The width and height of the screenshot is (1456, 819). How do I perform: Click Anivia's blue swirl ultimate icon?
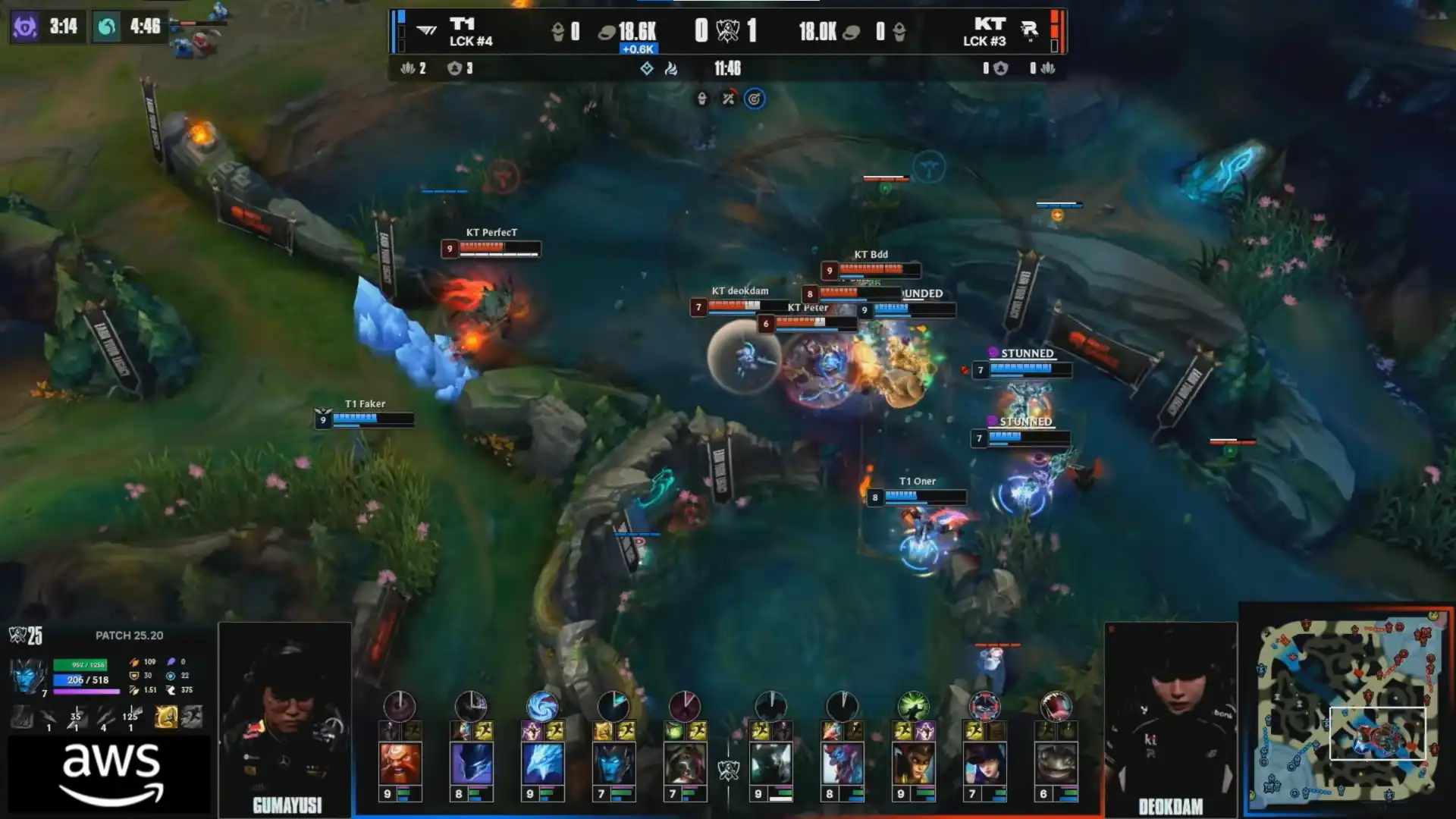pyautogui.click(x=542, y=707)
